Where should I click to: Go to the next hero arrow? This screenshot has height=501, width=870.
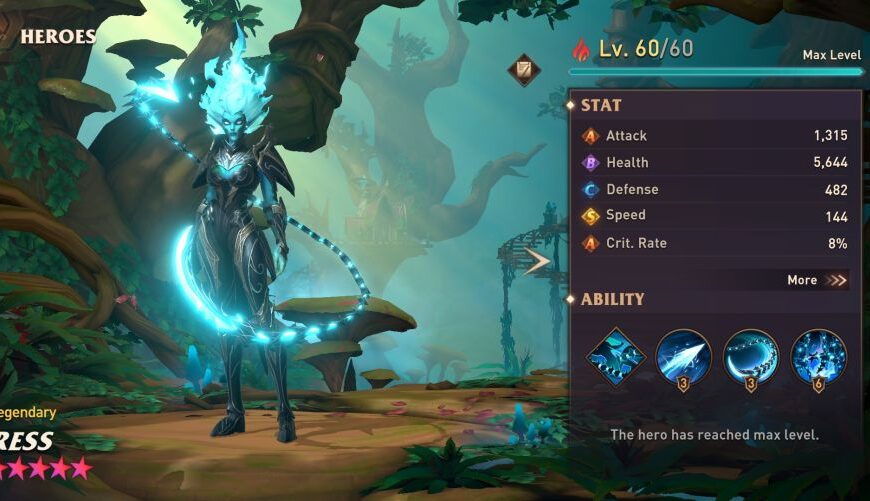click(x=538, y=262)
